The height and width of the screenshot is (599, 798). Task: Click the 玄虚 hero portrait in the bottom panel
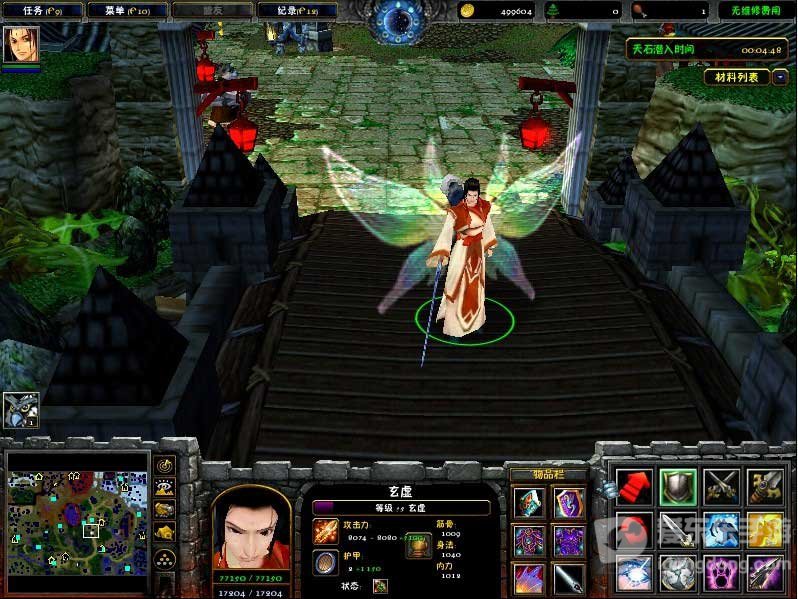[251, 530]
